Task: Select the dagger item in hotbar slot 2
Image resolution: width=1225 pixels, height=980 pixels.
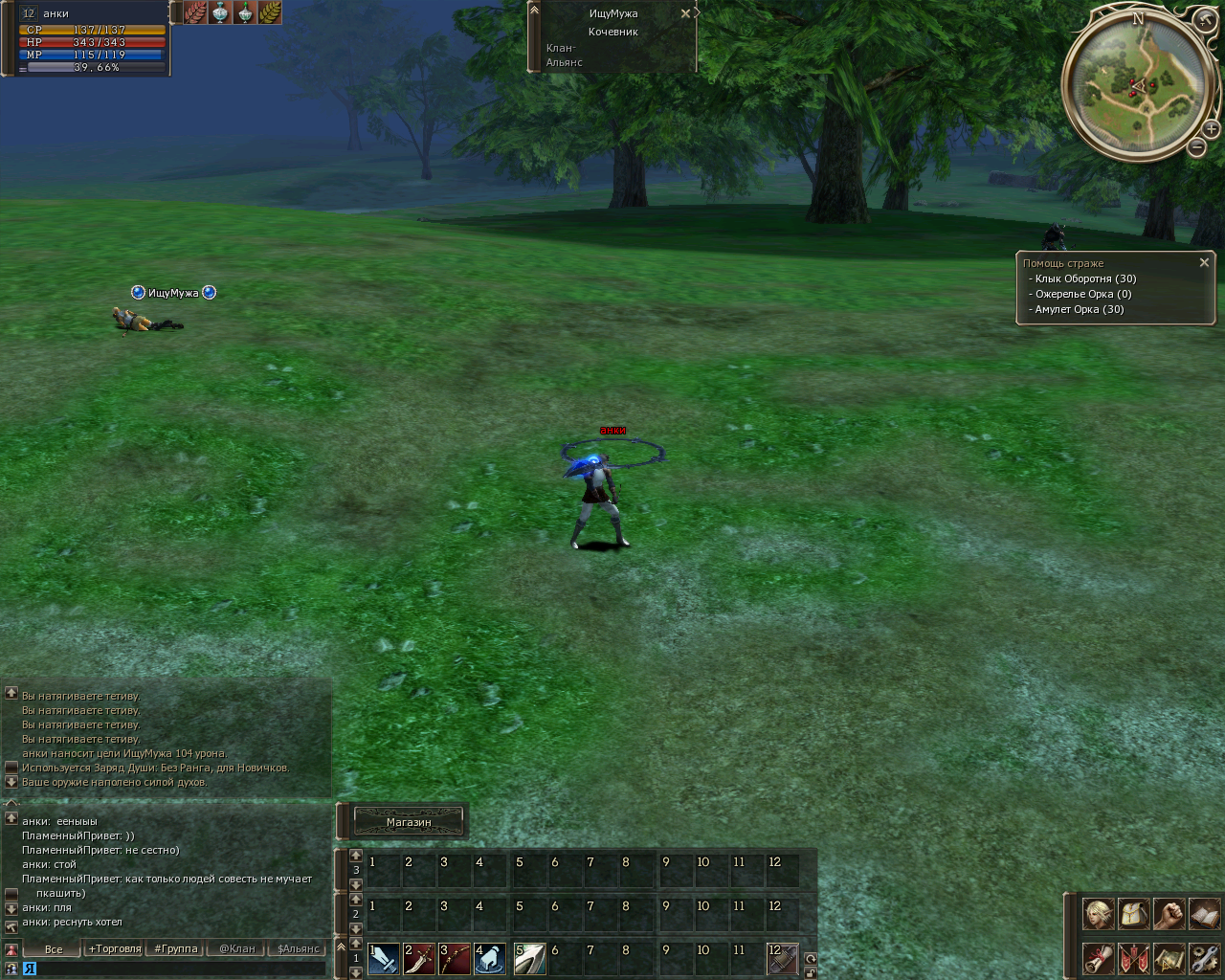Action: click(x=419, y=958)
